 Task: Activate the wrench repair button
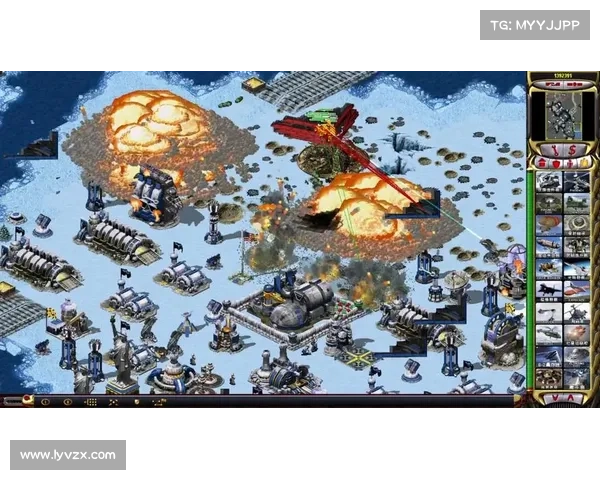click(555, 150)
